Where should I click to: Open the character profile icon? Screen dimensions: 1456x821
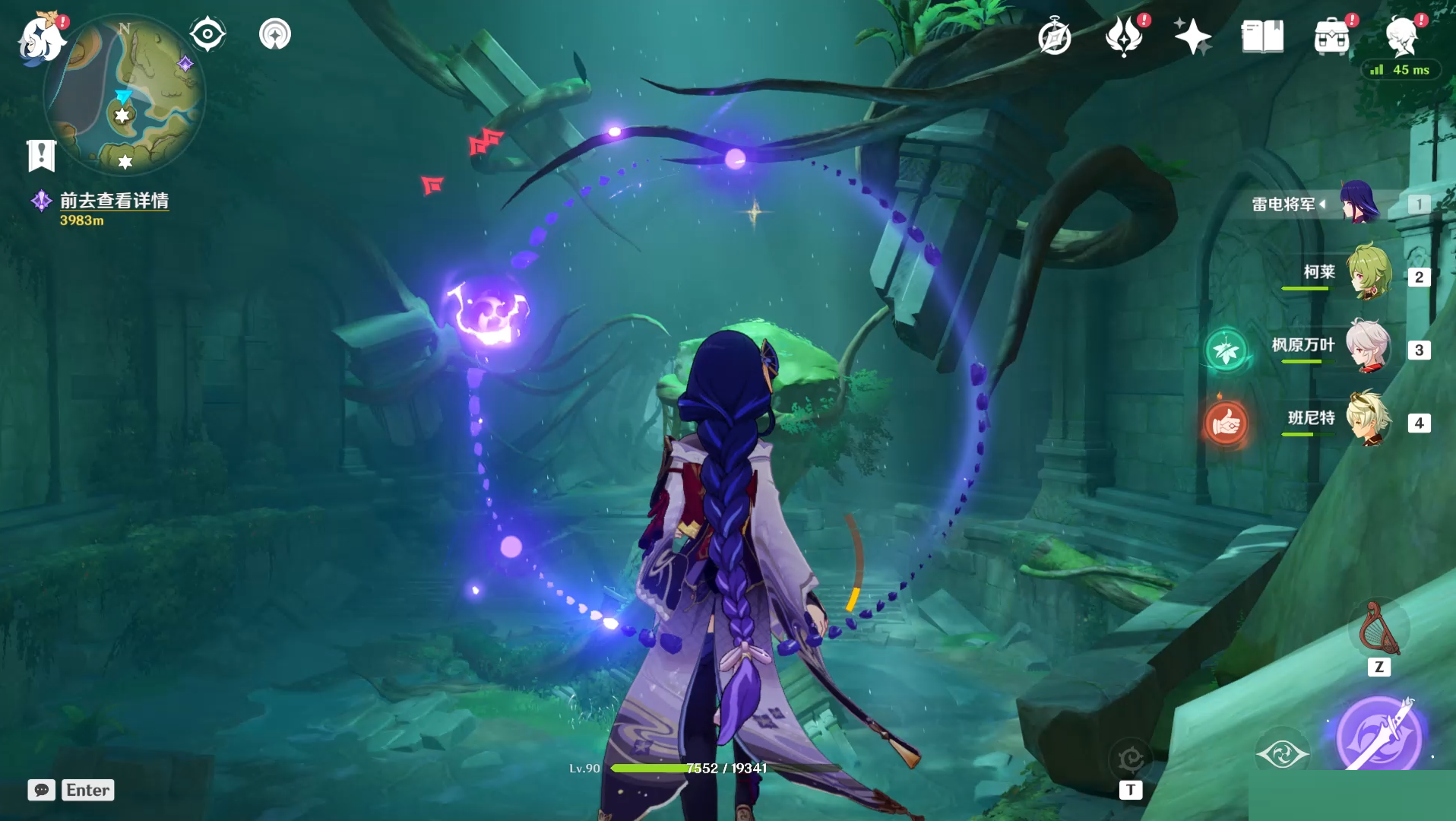(1401, 35)
